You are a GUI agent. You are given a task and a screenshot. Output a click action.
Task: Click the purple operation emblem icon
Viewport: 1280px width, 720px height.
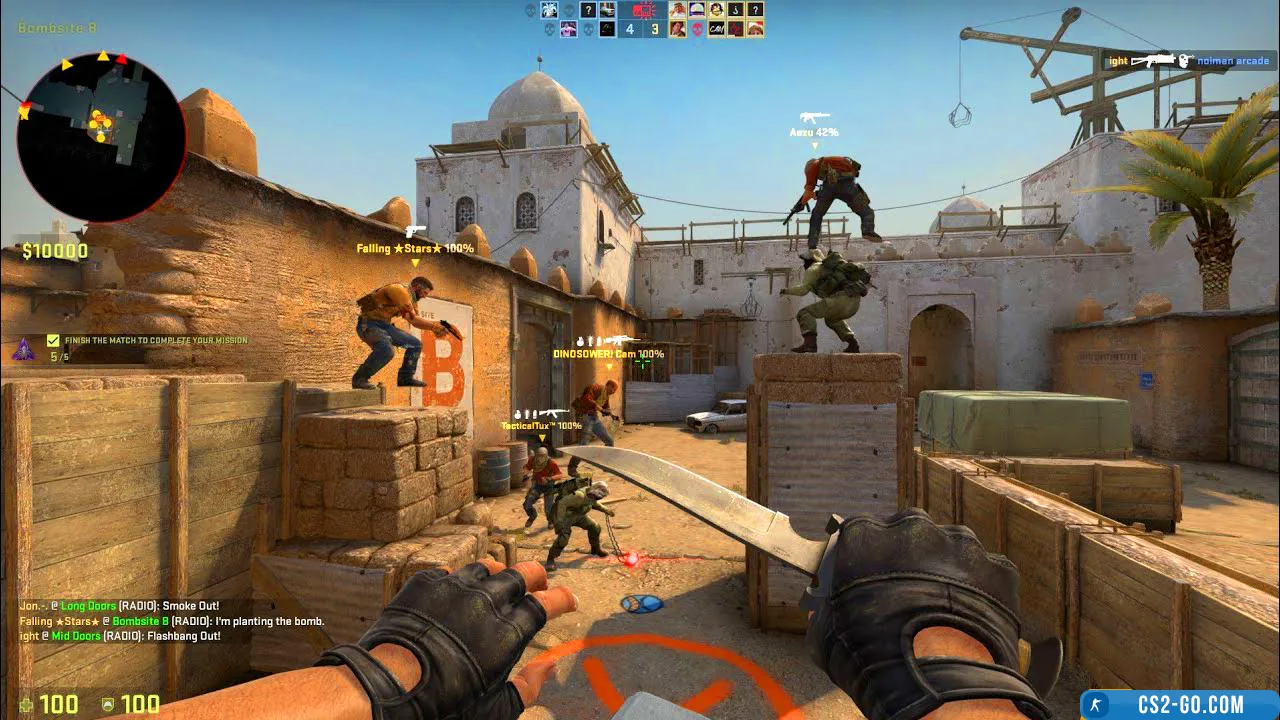(x=23, y=350)
